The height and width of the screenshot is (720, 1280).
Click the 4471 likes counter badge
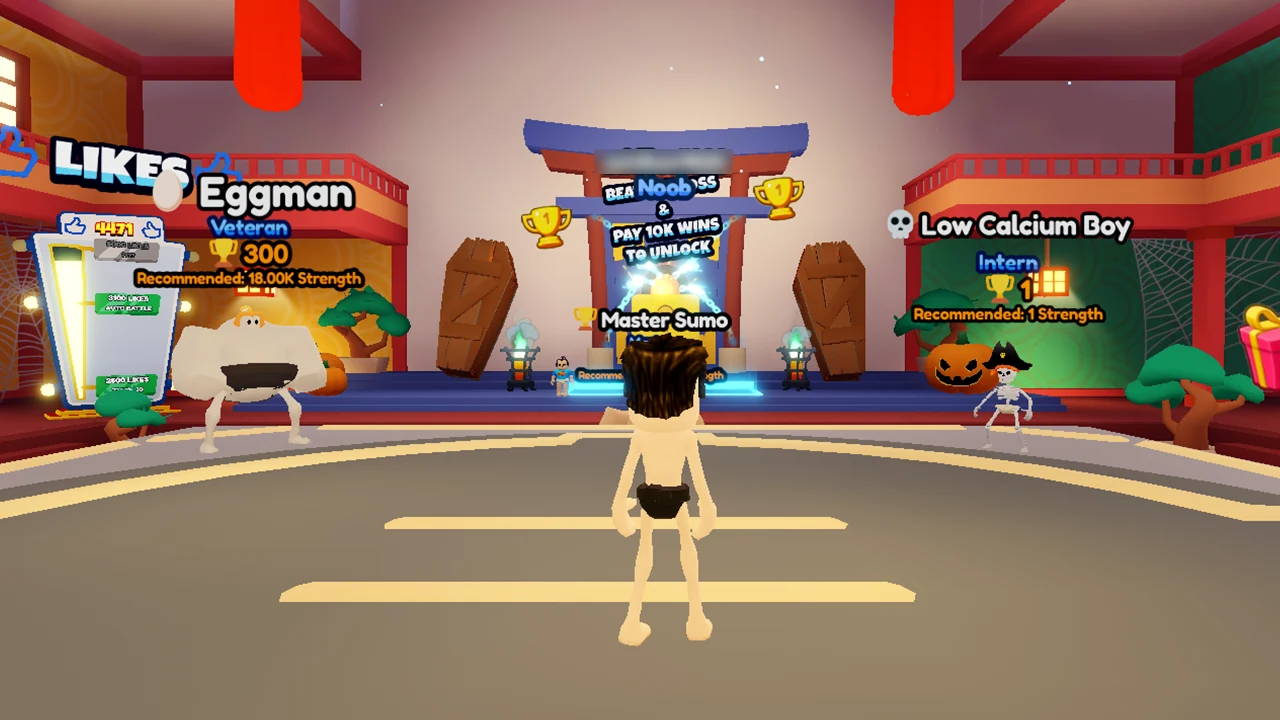pyautogui.click(x=113, y=227)
